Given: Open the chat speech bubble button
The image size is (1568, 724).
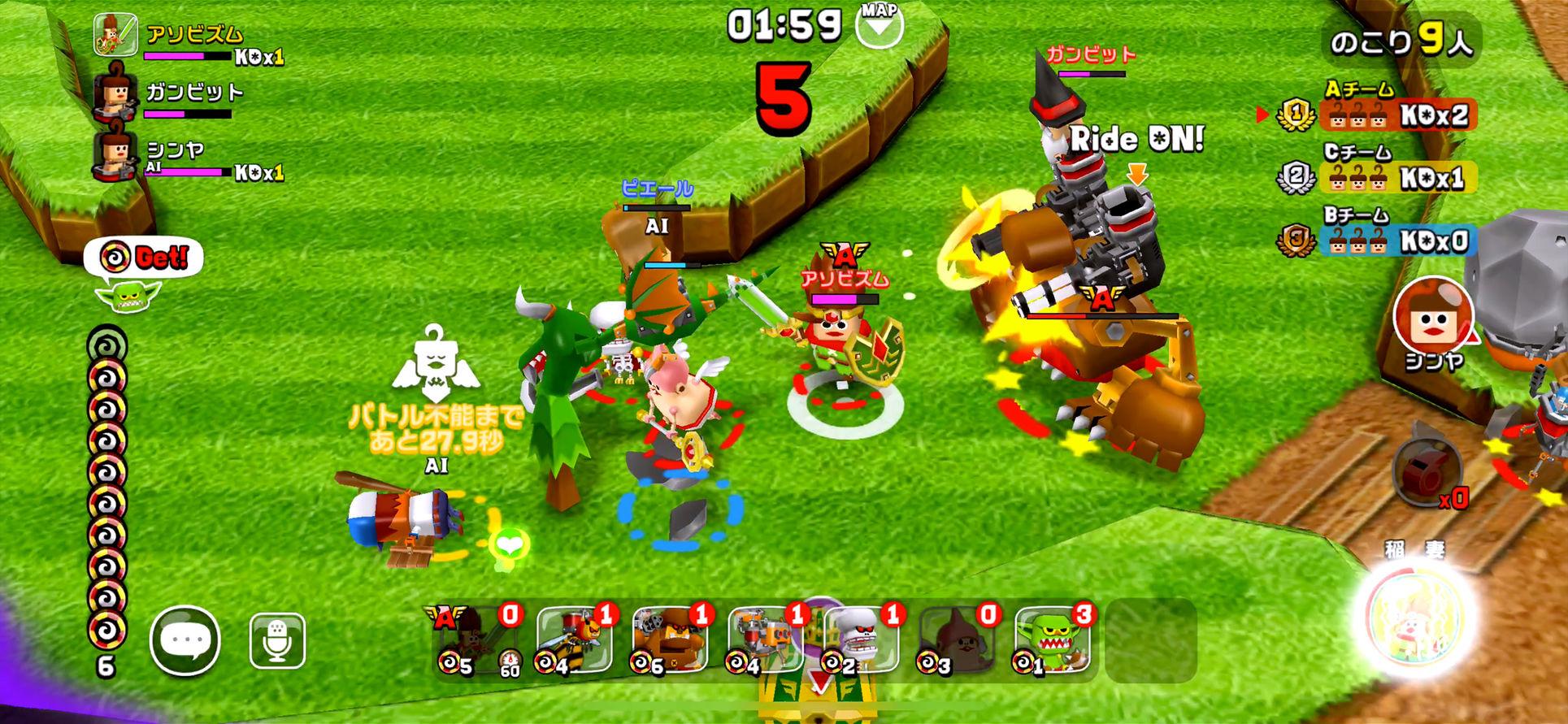Looking at the screenshot, I should coord(185,640).
